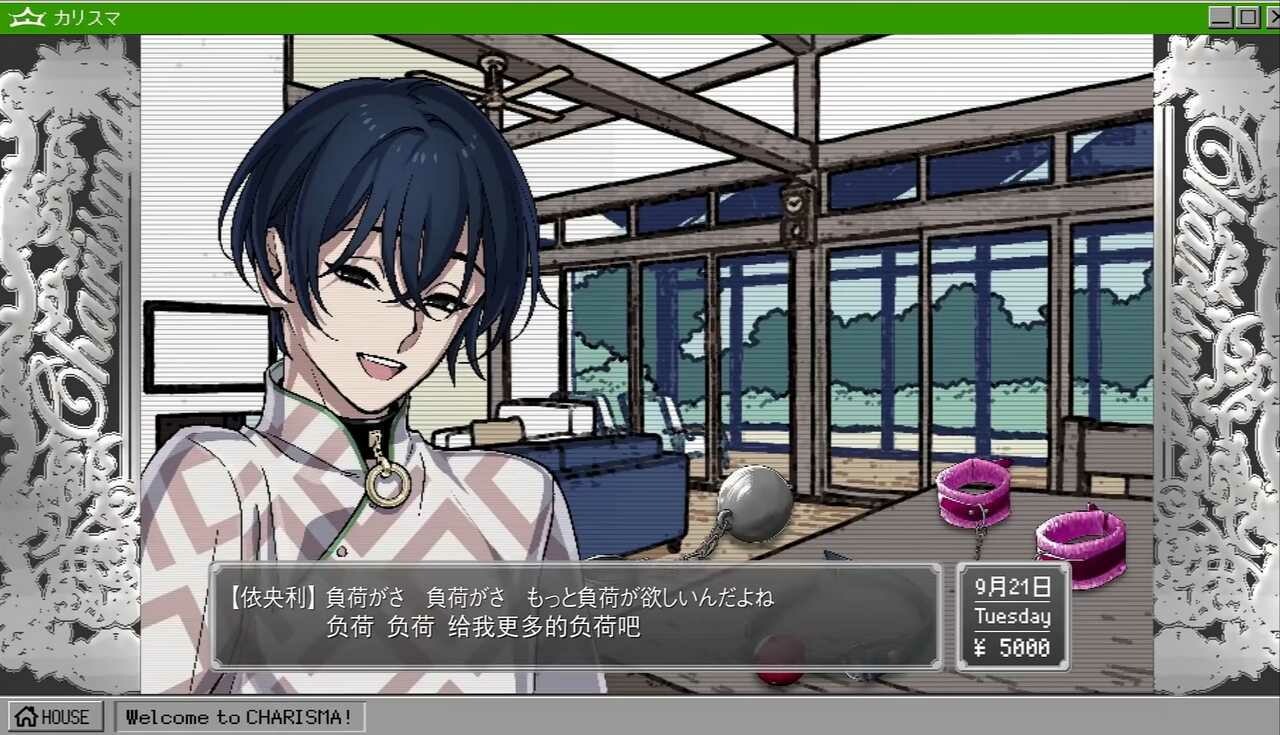Maximize the カリスマ window

point(1247,17)
